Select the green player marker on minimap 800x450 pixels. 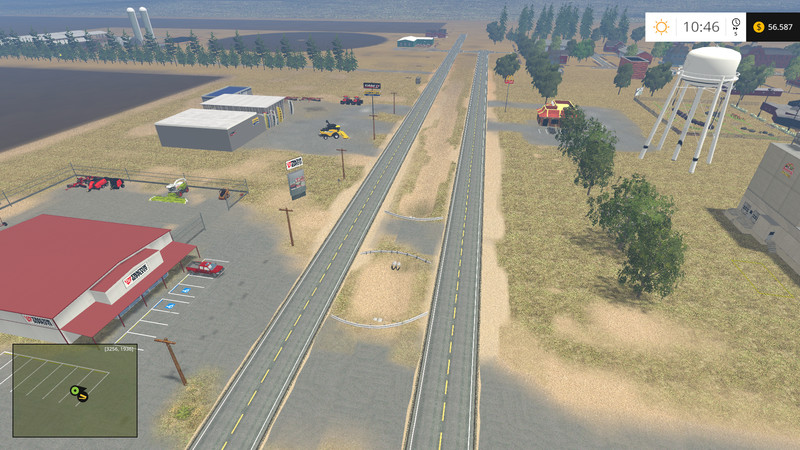pyautogui.click(x=75, y=389)
